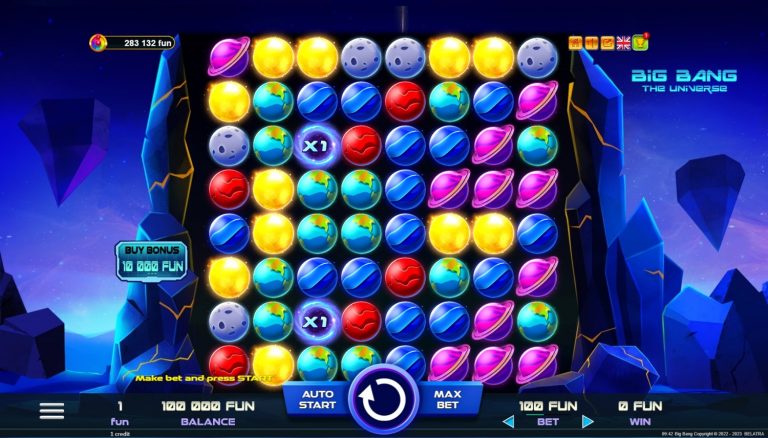768x438 pixels.
Task: Increase the bet with the right arrow
Action: [587, 421]
